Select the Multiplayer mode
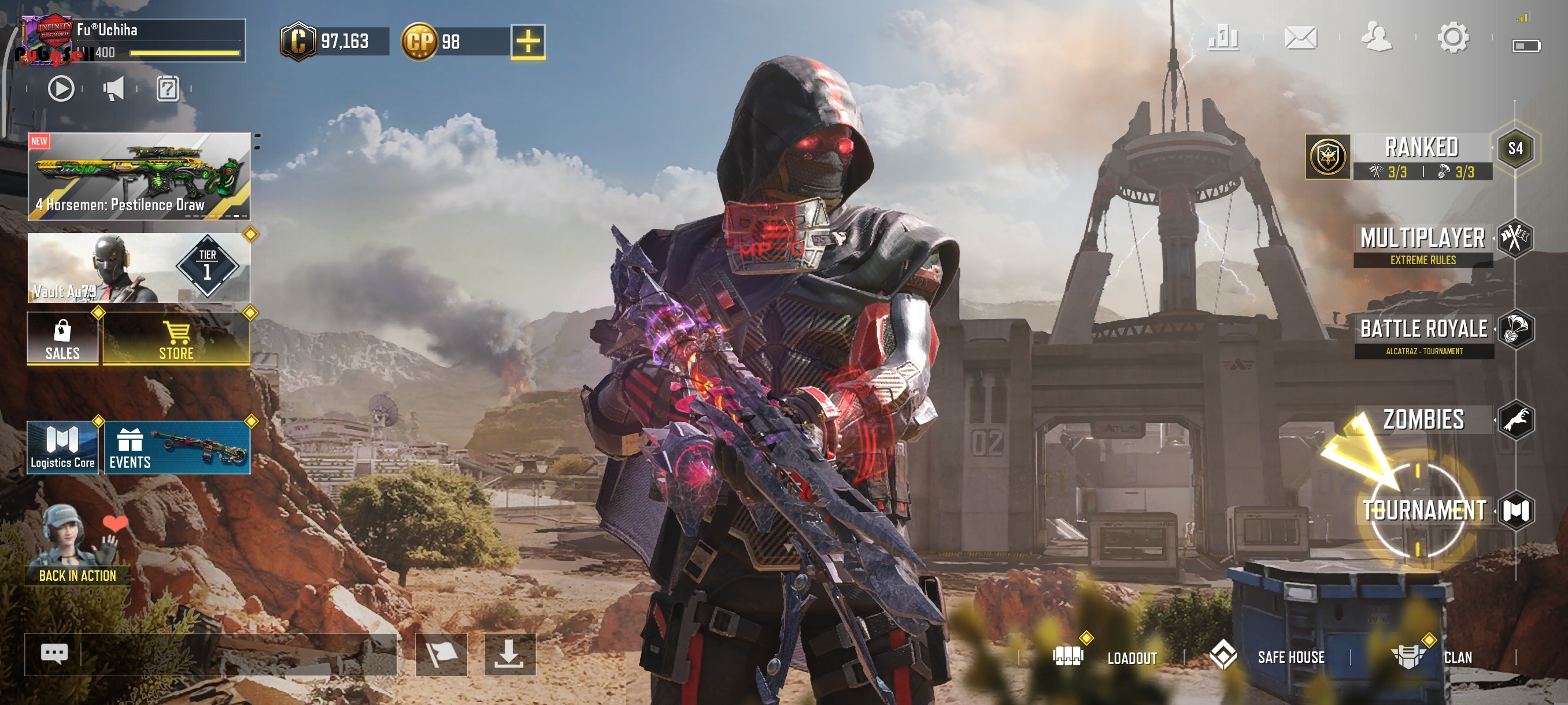 [x=1423, y=244]
